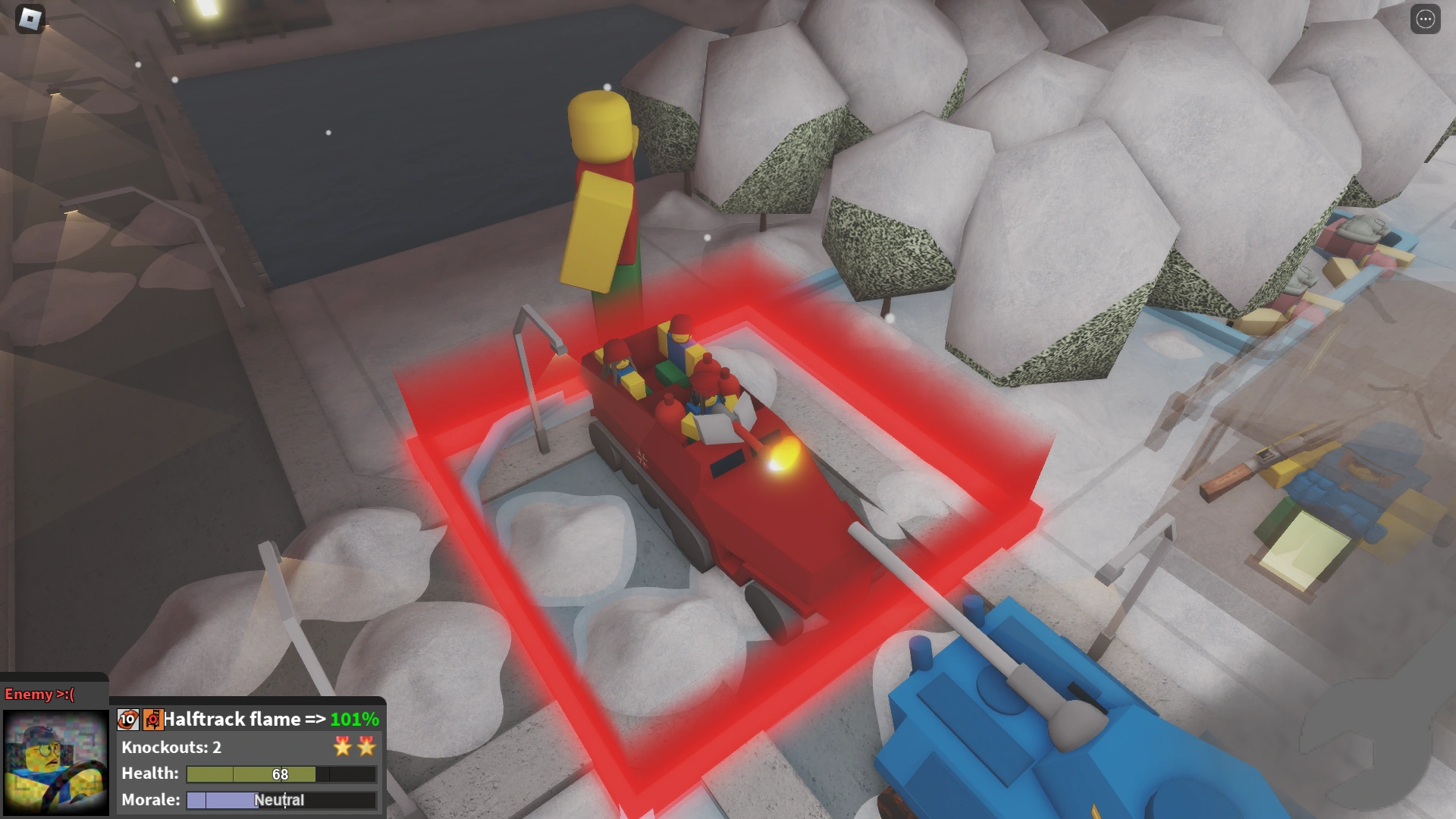
Task: Select the yellow standing soldier statue
Action: point(599,190)
